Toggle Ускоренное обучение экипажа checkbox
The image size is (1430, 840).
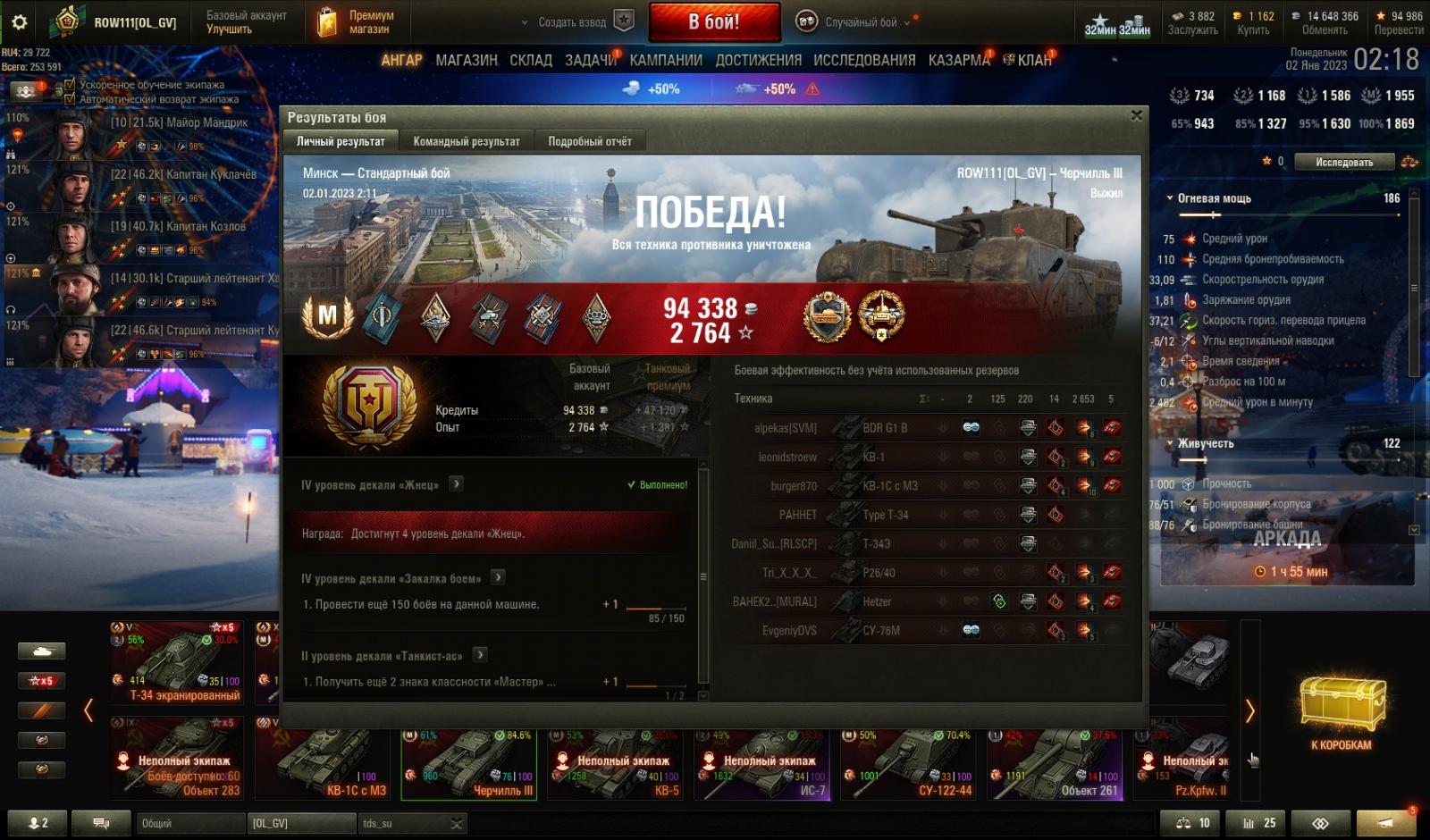point(71,85)
